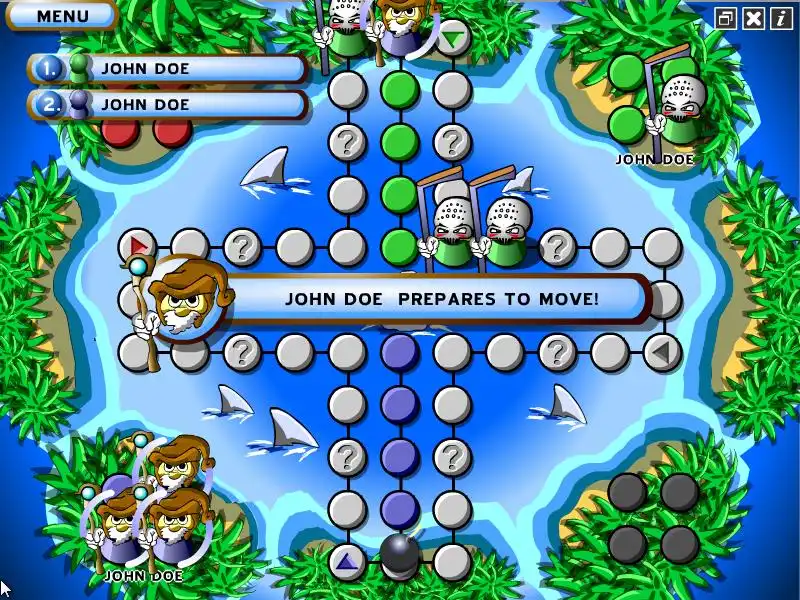The width and height of the screenshot is (800, 600).
Task: Select player 2 John Doe row
Action: pyautogui.click(x=168, y=104)
